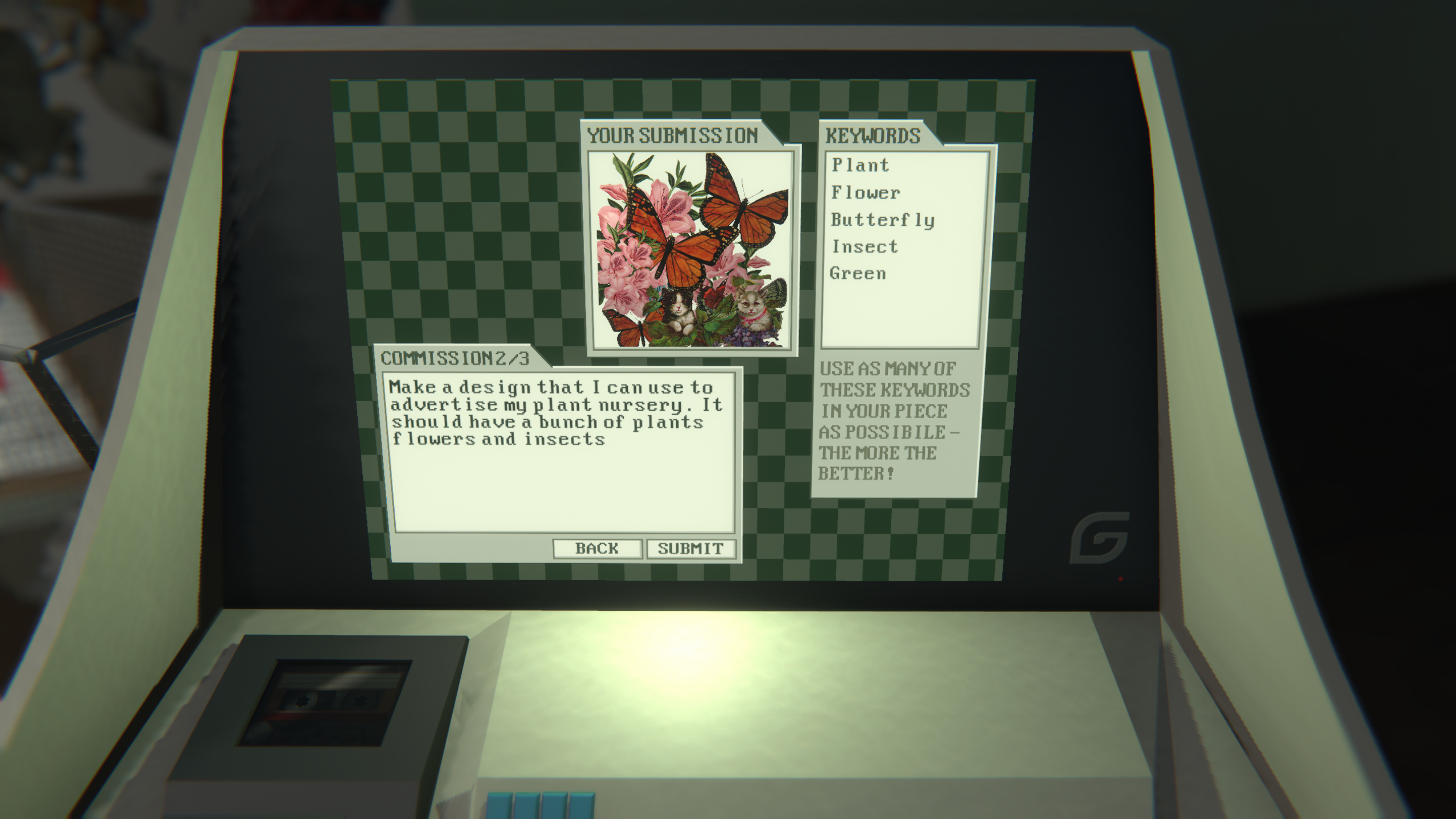Select the Butterfly keyword
The height and width of the screenshot is (819, 1456).
pos(883,220)
